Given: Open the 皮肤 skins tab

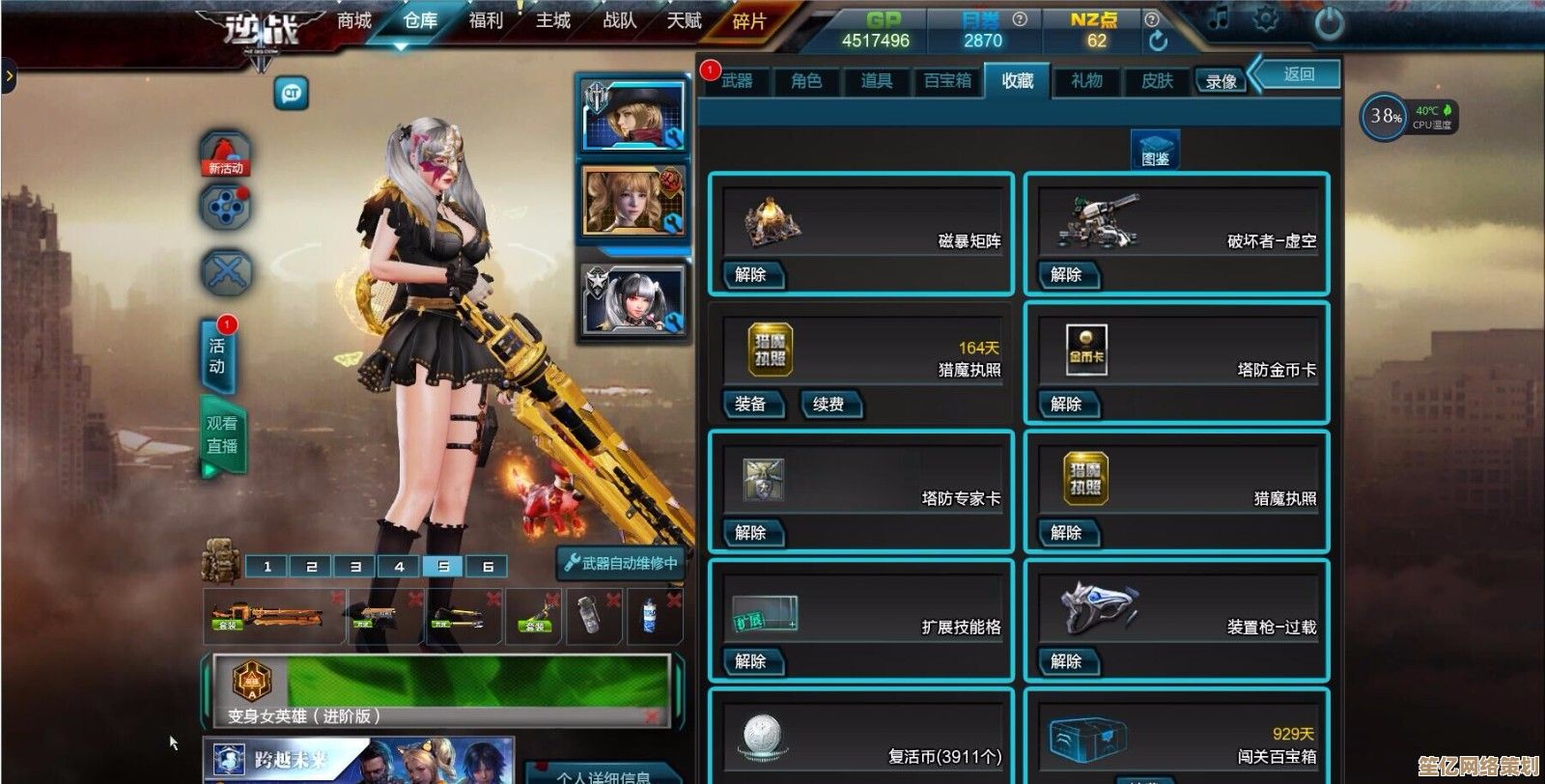Looking at the screenshot, I should (1157, 81).
